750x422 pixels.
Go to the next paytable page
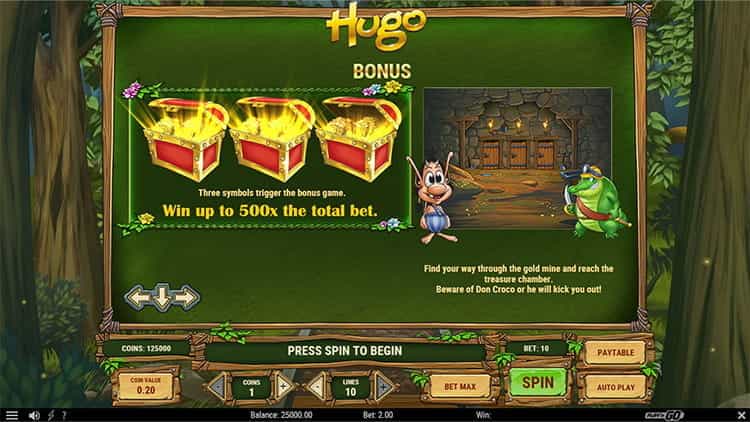click(x=187, y=297)
